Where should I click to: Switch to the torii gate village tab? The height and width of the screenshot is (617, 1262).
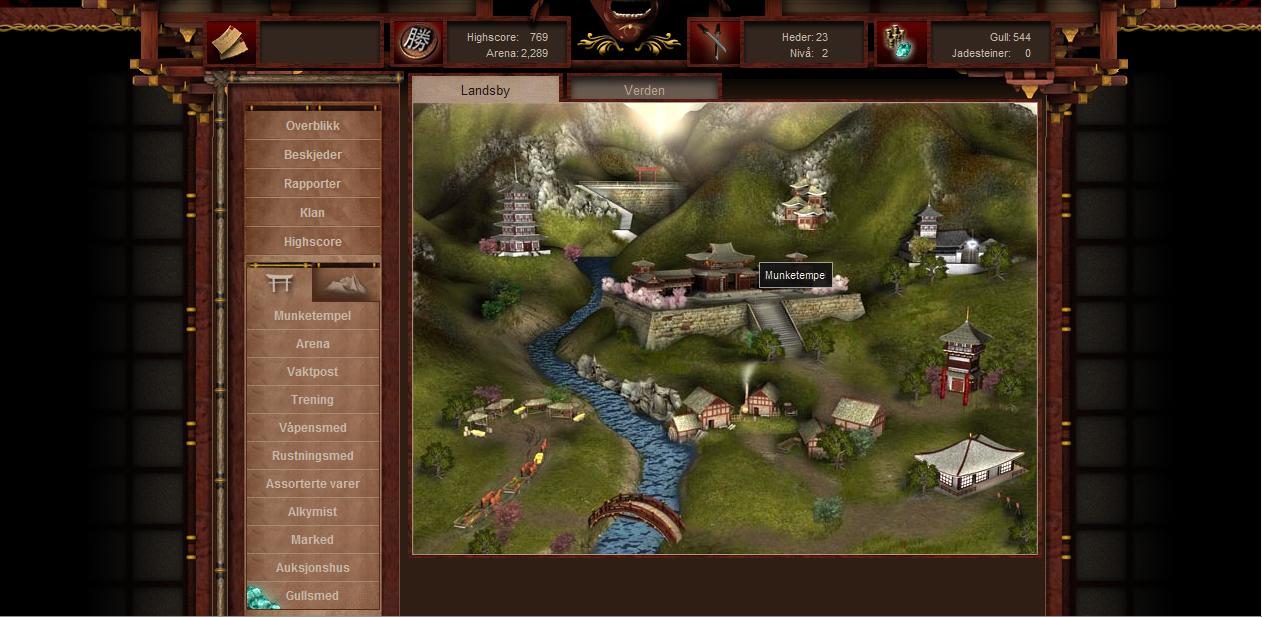[279, 283]
